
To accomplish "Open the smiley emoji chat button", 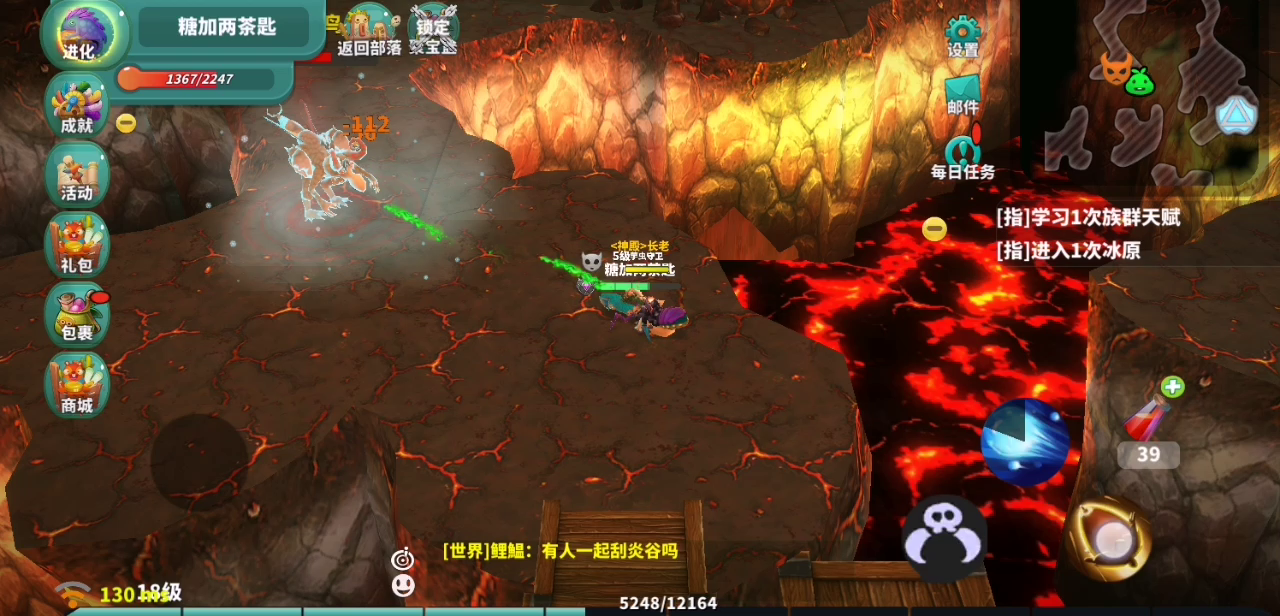I will coord(403,585).
